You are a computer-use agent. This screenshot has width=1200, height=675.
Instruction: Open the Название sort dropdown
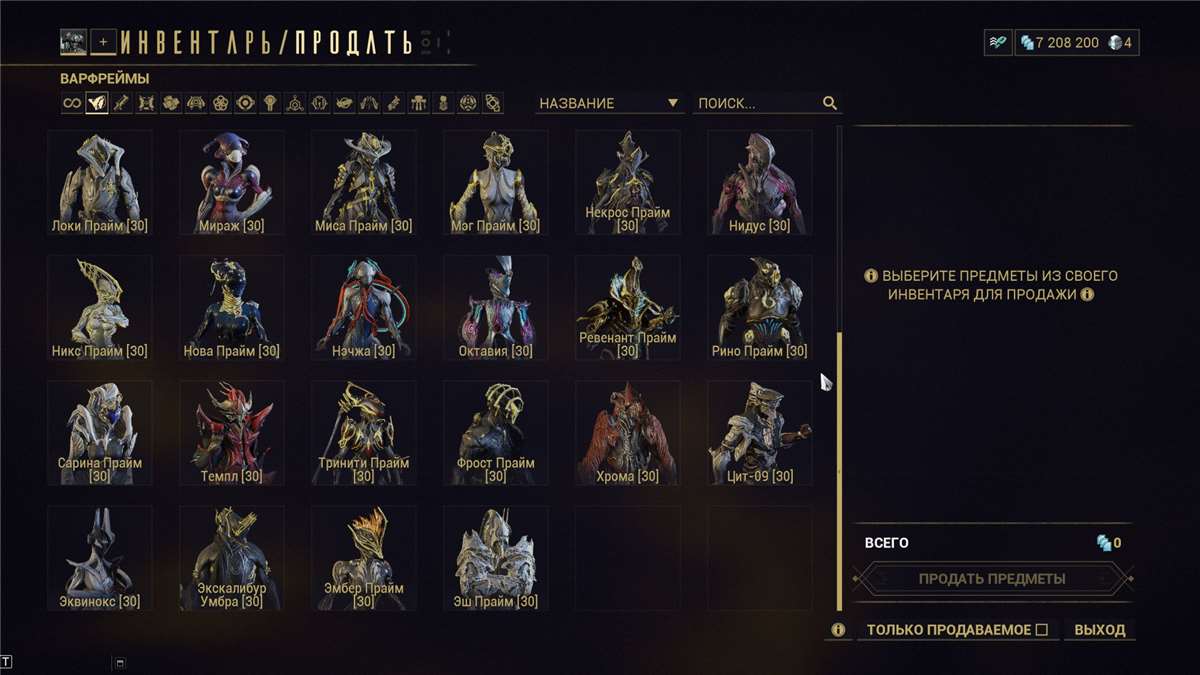click(x=608, y=103)
